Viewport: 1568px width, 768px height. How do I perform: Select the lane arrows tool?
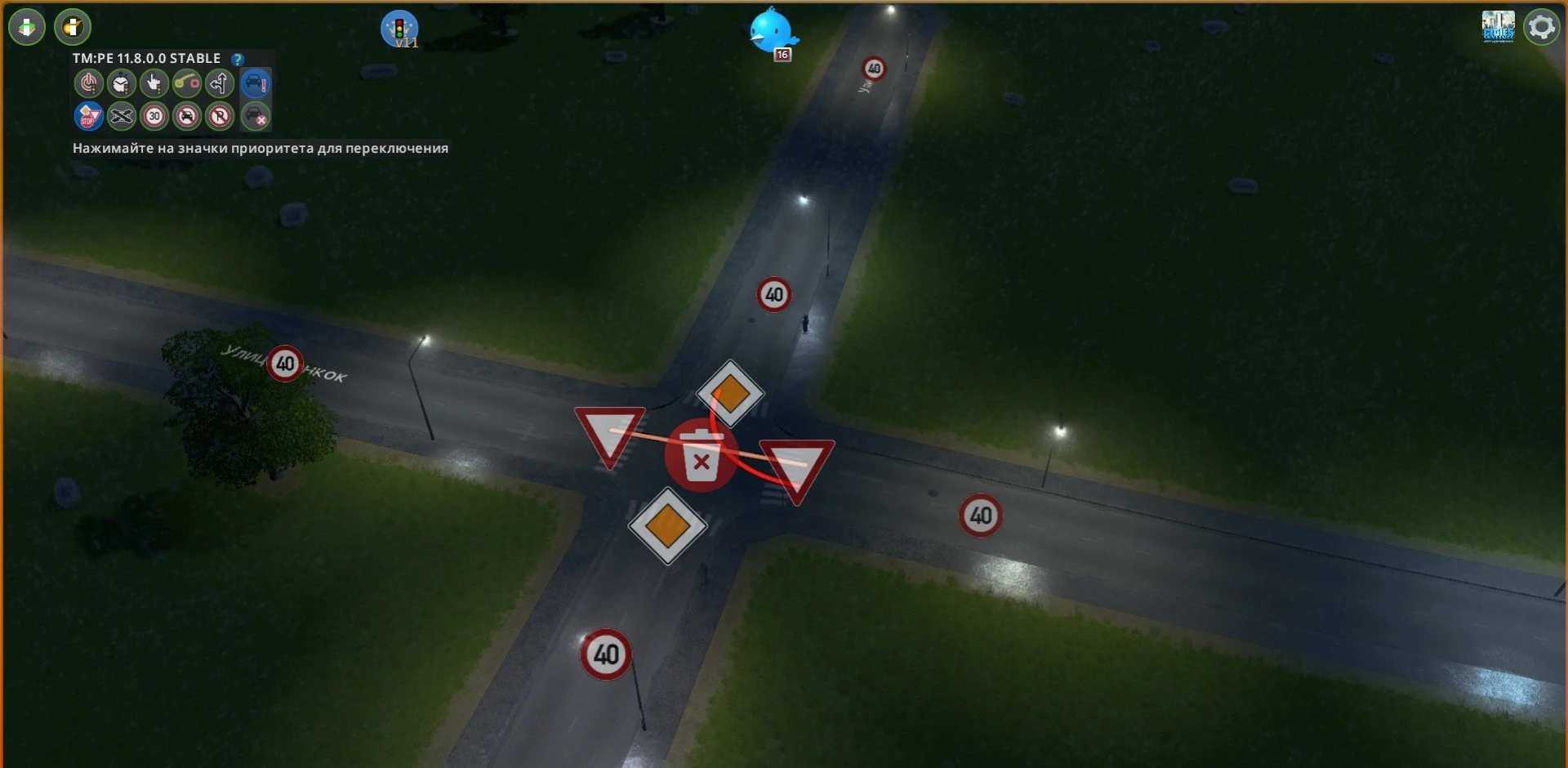[220, 83]
